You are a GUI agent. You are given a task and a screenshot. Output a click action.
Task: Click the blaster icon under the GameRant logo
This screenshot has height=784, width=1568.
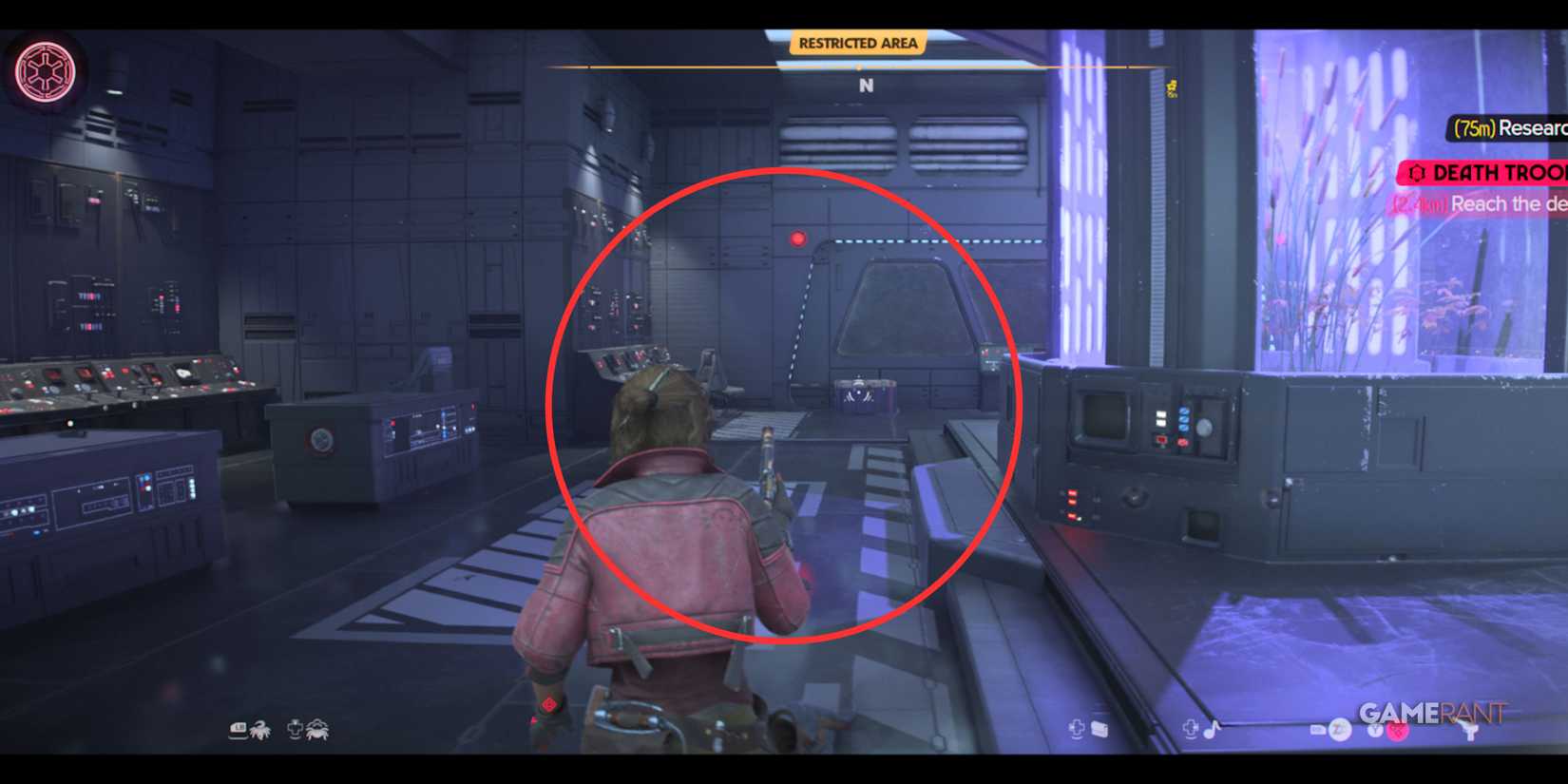[1471, 731]
